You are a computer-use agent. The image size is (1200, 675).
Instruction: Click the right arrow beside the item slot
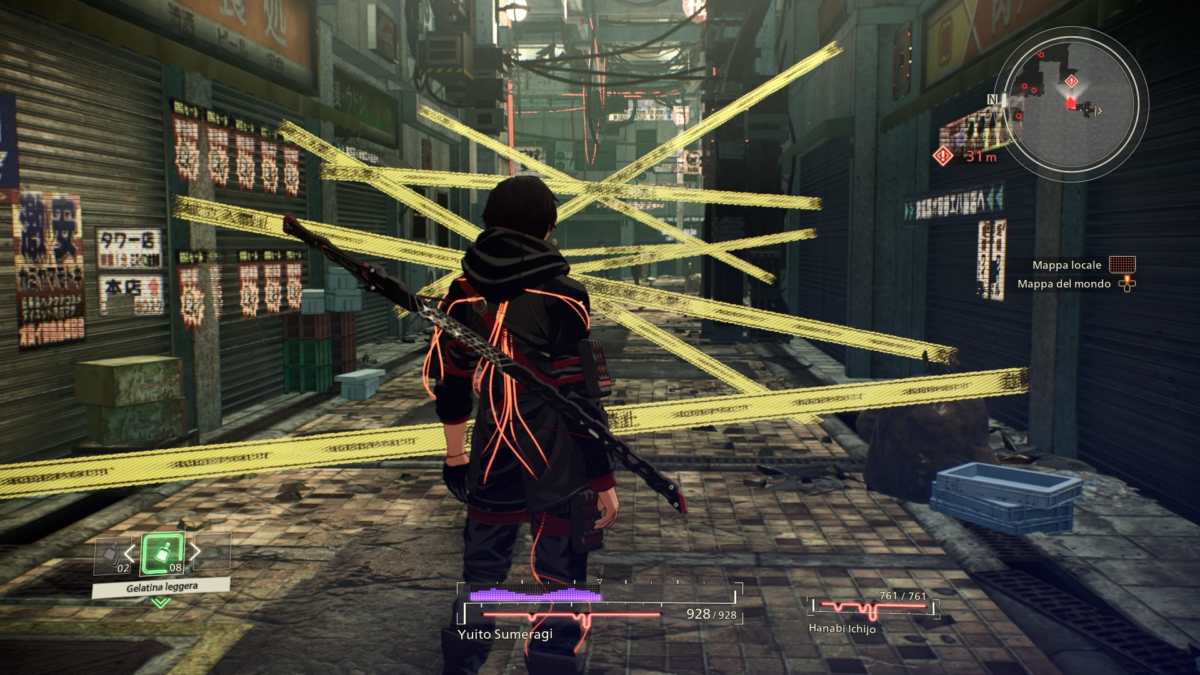pos(195,552)
